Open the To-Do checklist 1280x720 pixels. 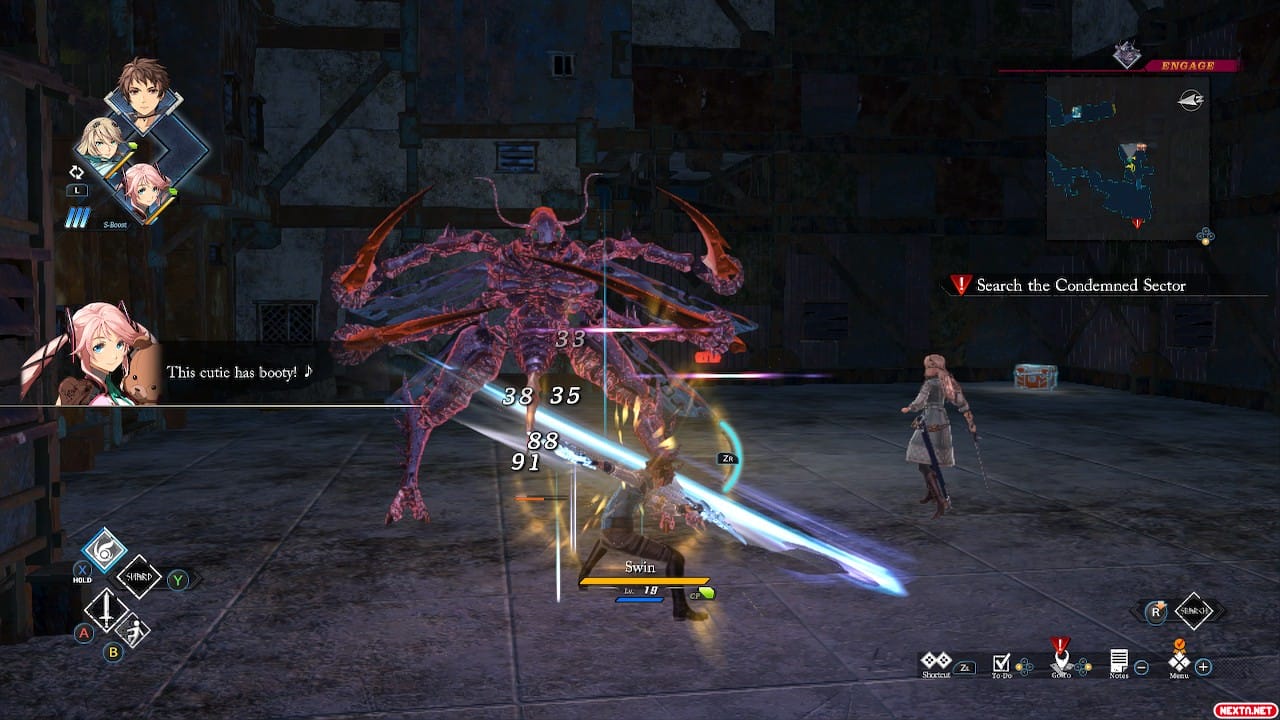click(x=1001, y=664)
